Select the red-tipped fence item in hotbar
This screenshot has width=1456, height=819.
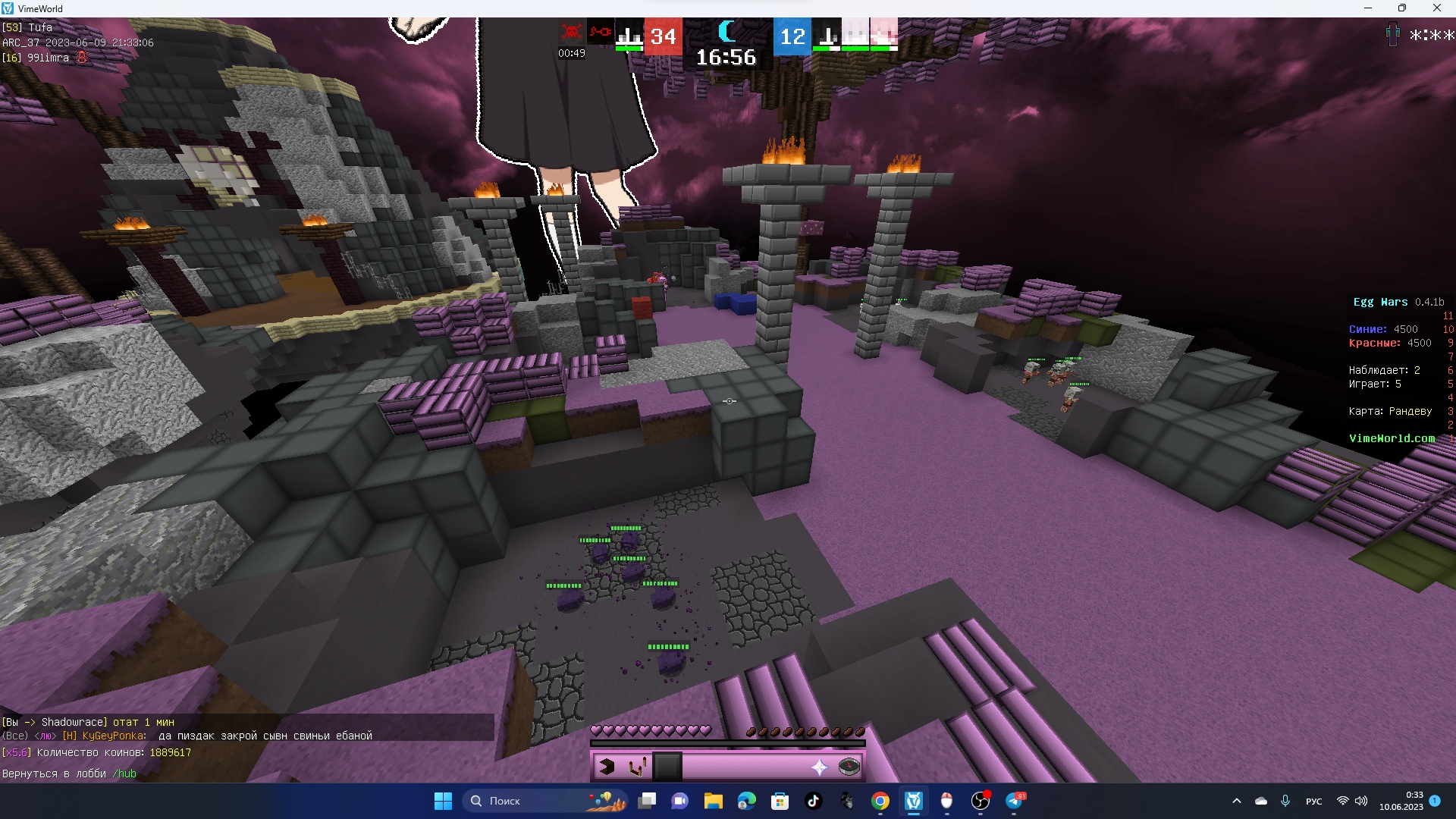(637, 767)
